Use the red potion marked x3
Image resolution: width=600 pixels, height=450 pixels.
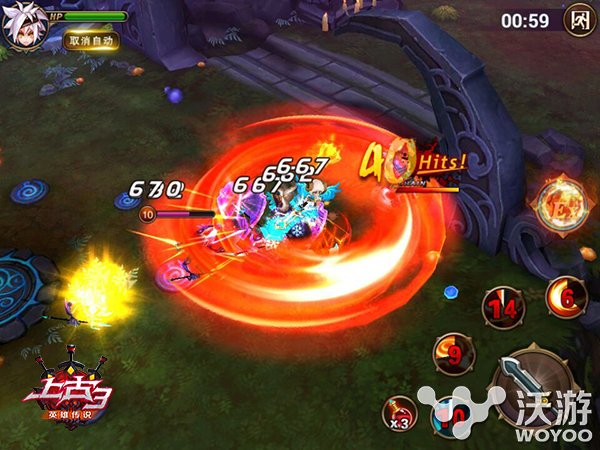tap(402, 413)
